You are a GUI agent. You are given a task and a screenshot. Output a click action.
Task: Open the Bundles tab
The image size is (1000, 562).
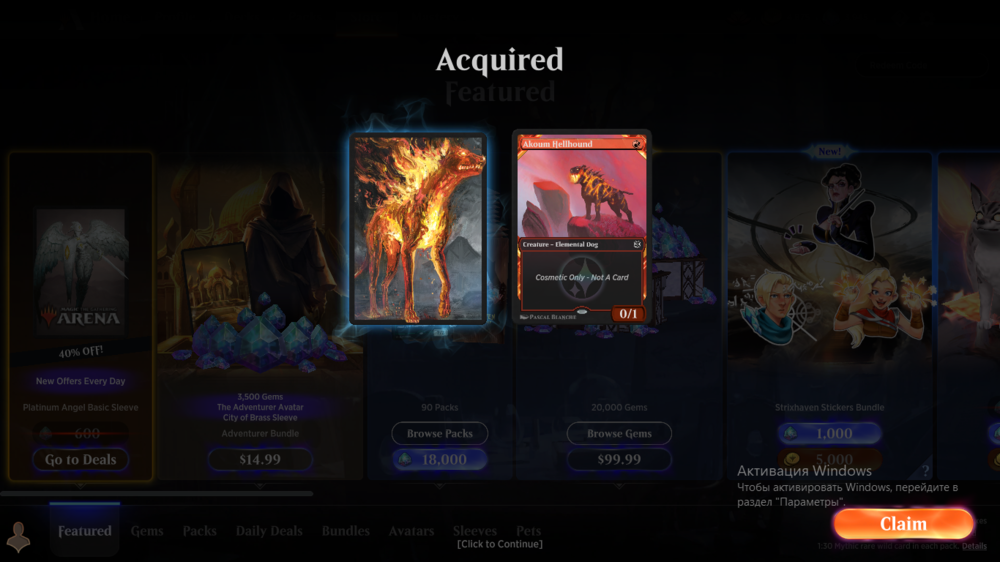[346, 531]
